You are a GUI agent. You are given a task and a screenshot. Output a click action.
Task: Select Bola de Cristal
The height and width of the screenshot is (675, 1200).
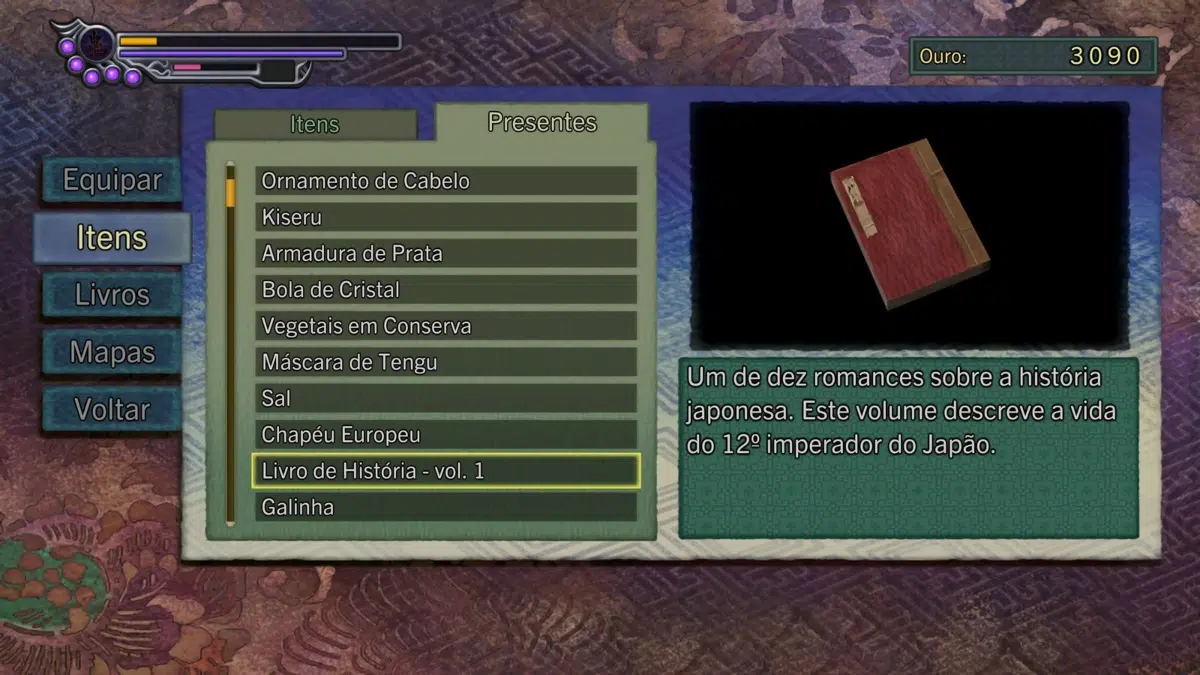click(x=445, y=290)
